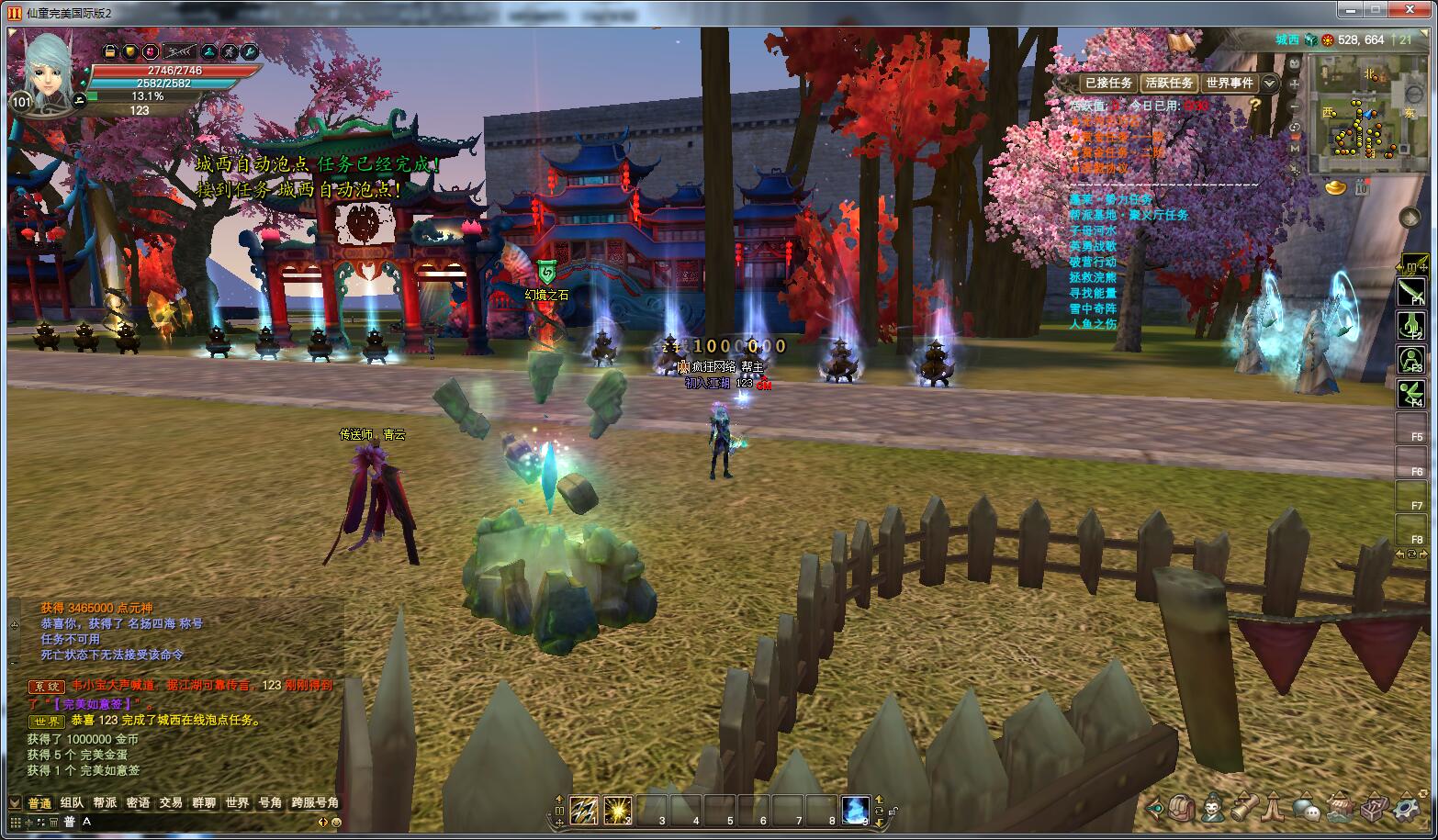Collapse the quest tracker with the arrow button
The height and width of the screenshot is (840, 1438).
[1269, 83]
